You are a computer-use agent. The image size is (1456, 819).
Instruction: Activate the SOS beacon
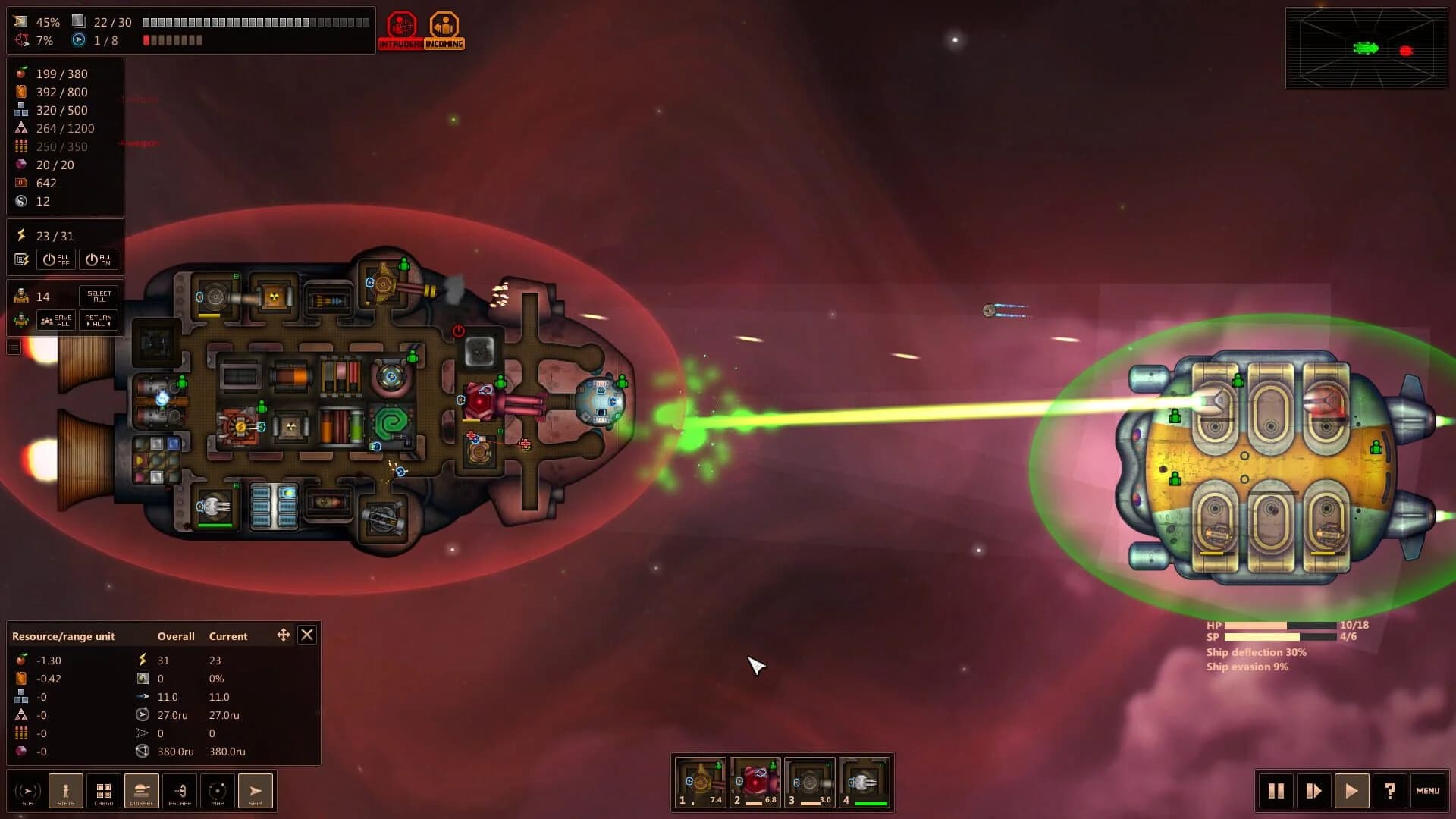(28, 791)
